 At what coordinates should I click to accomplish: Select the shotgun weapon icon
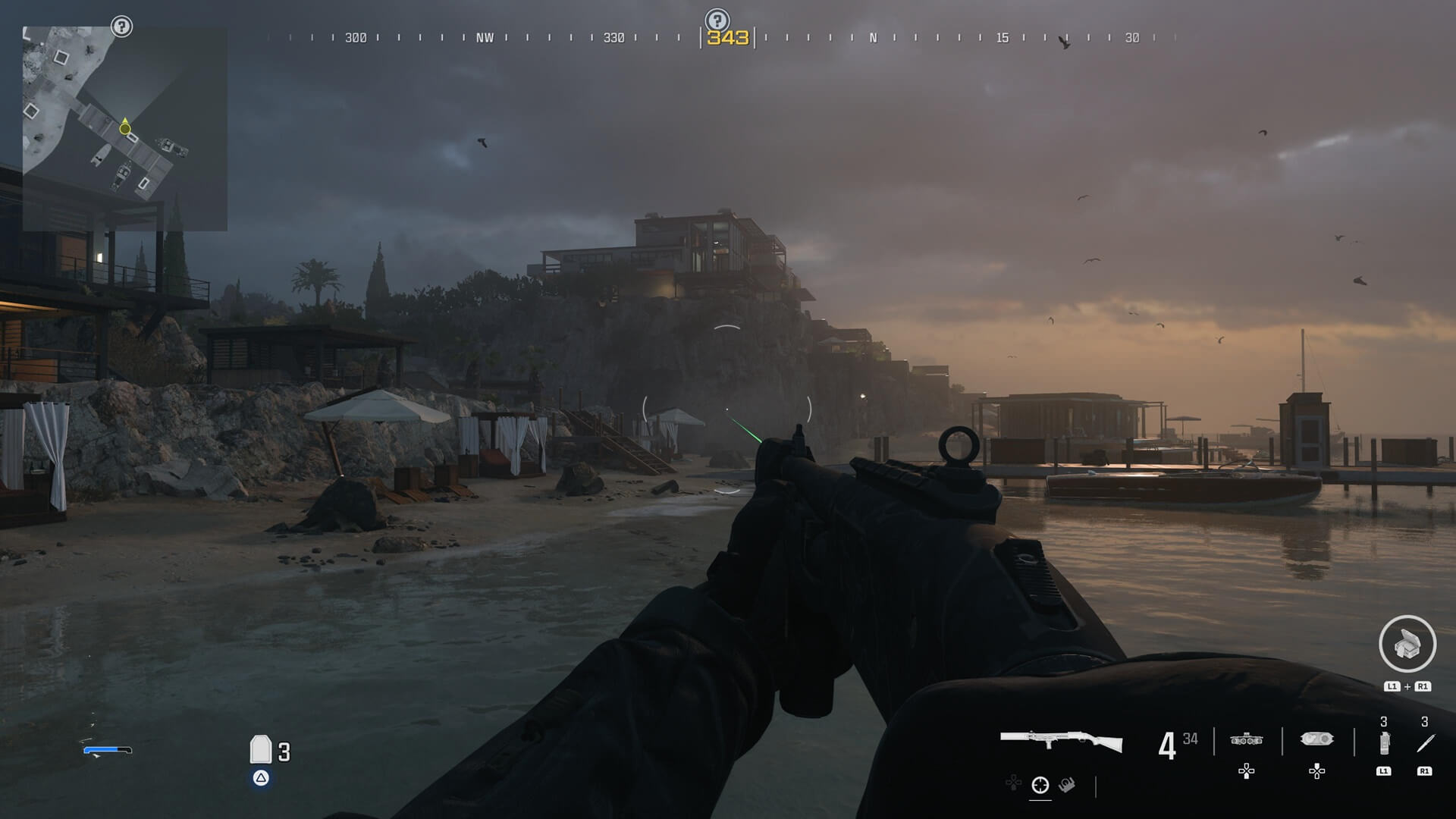[1061, 741]
